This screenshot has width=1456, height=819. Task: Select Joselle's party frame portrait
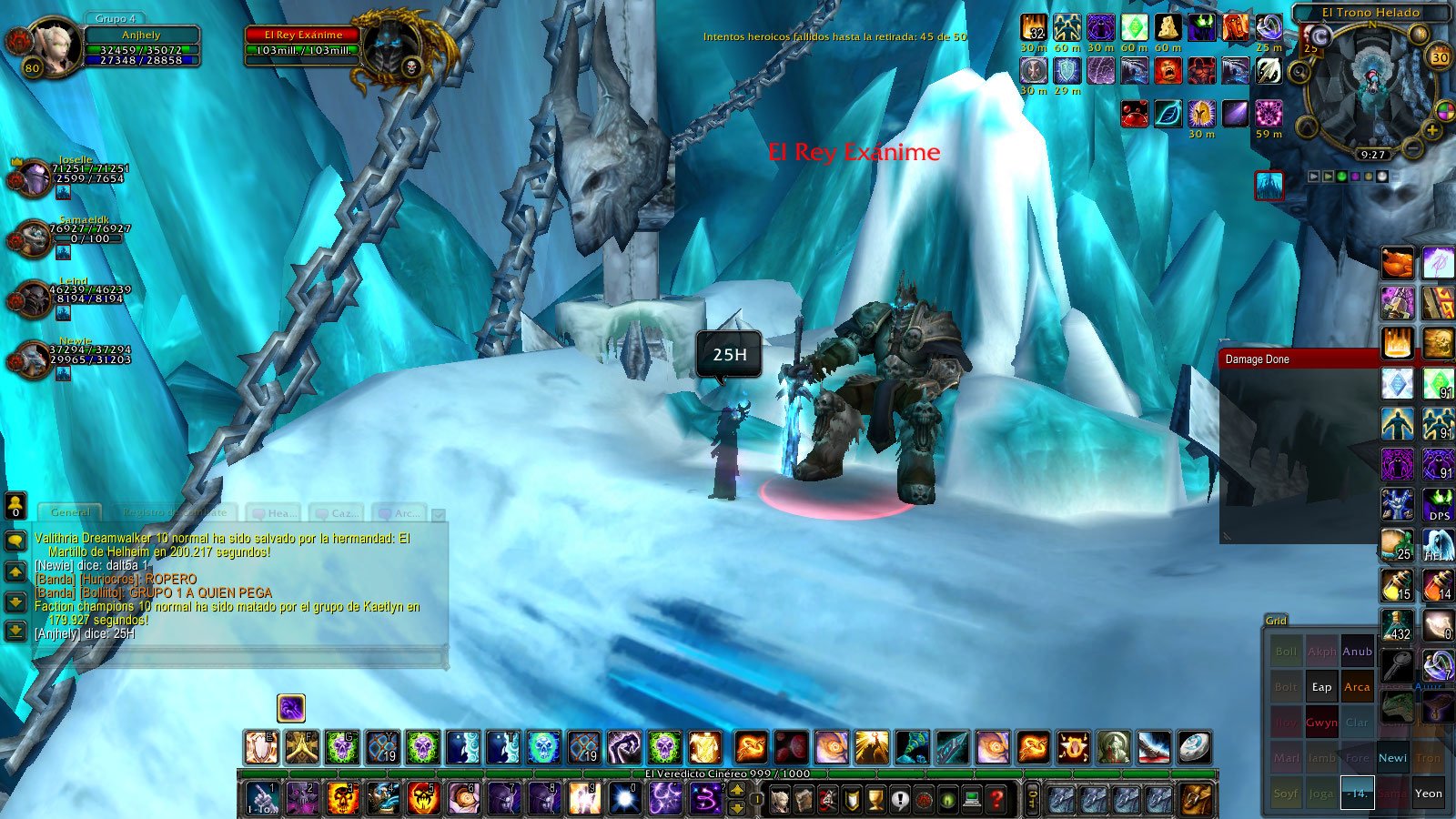point(33,177)
